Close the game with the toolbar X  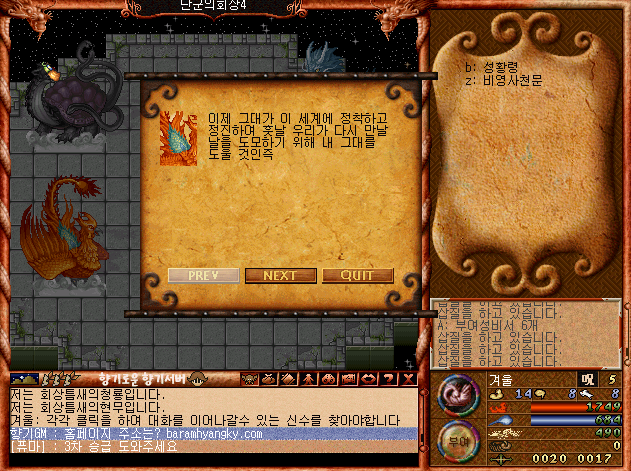coord(410,379)
